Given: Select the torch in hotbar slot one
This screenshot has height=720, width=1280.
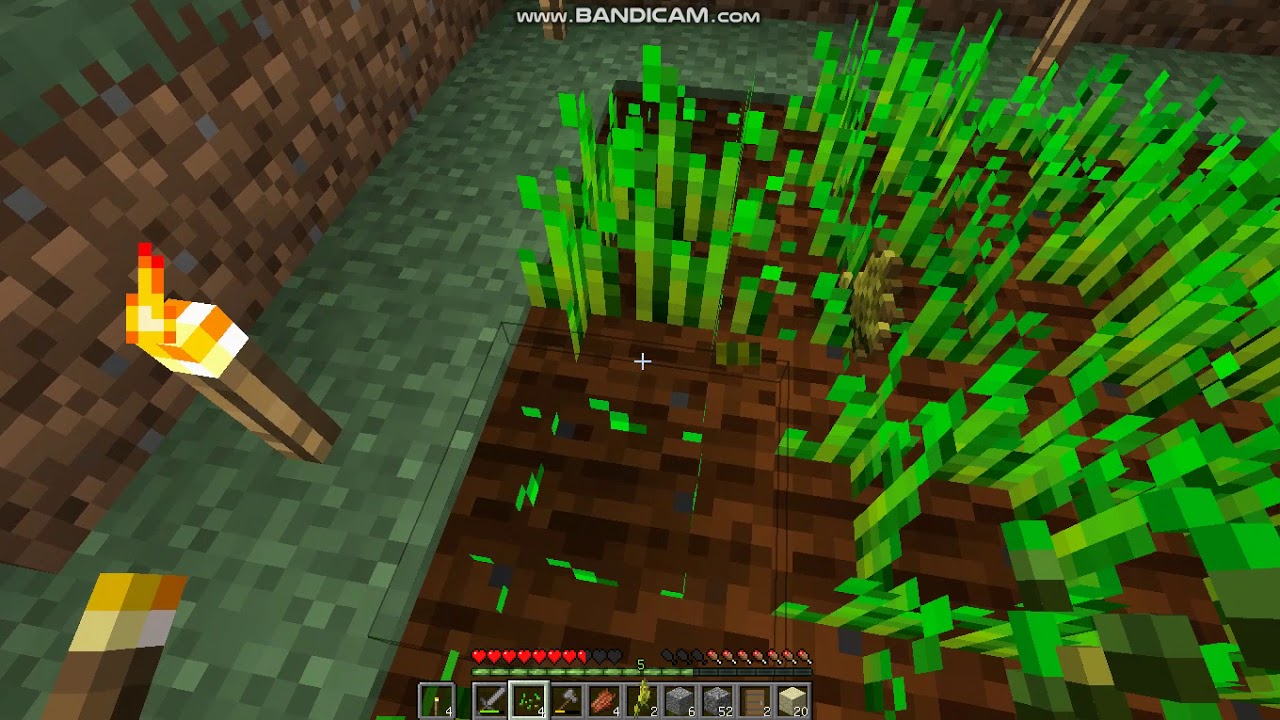Looking at the screenshot, I should (437, 698).
